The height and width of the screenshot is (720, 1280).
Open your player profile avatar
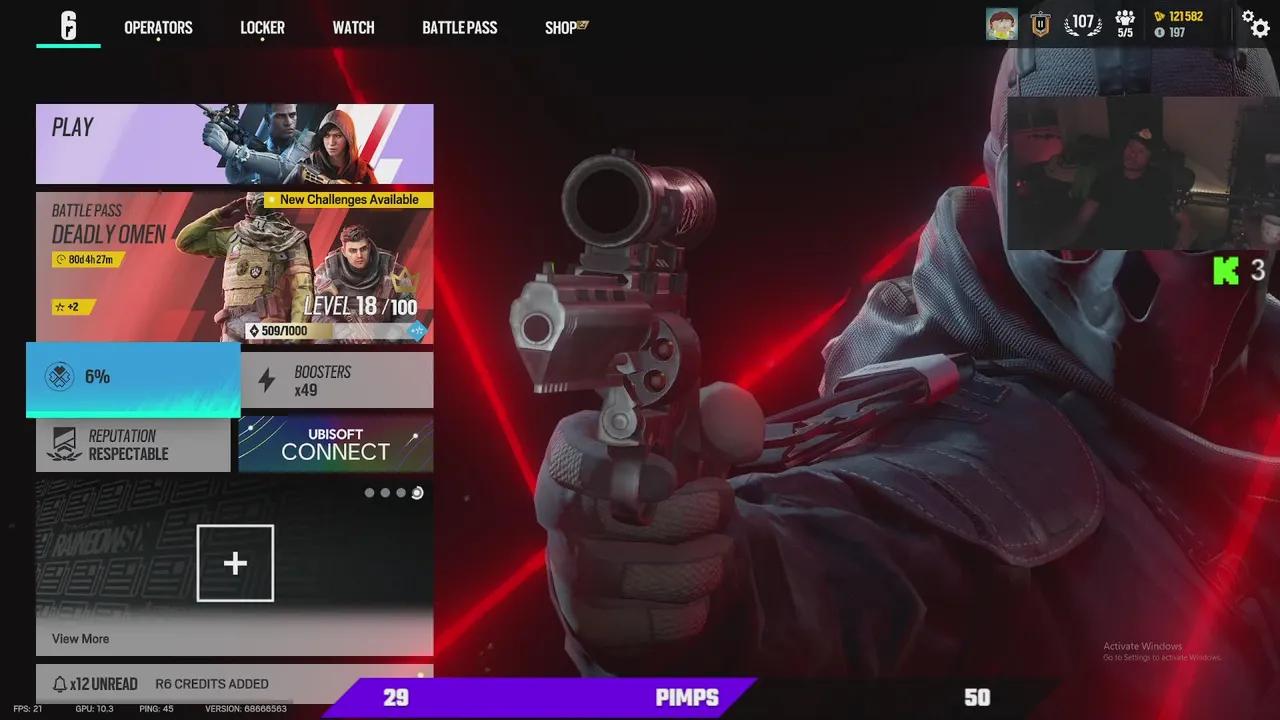tap(1001, 23)
